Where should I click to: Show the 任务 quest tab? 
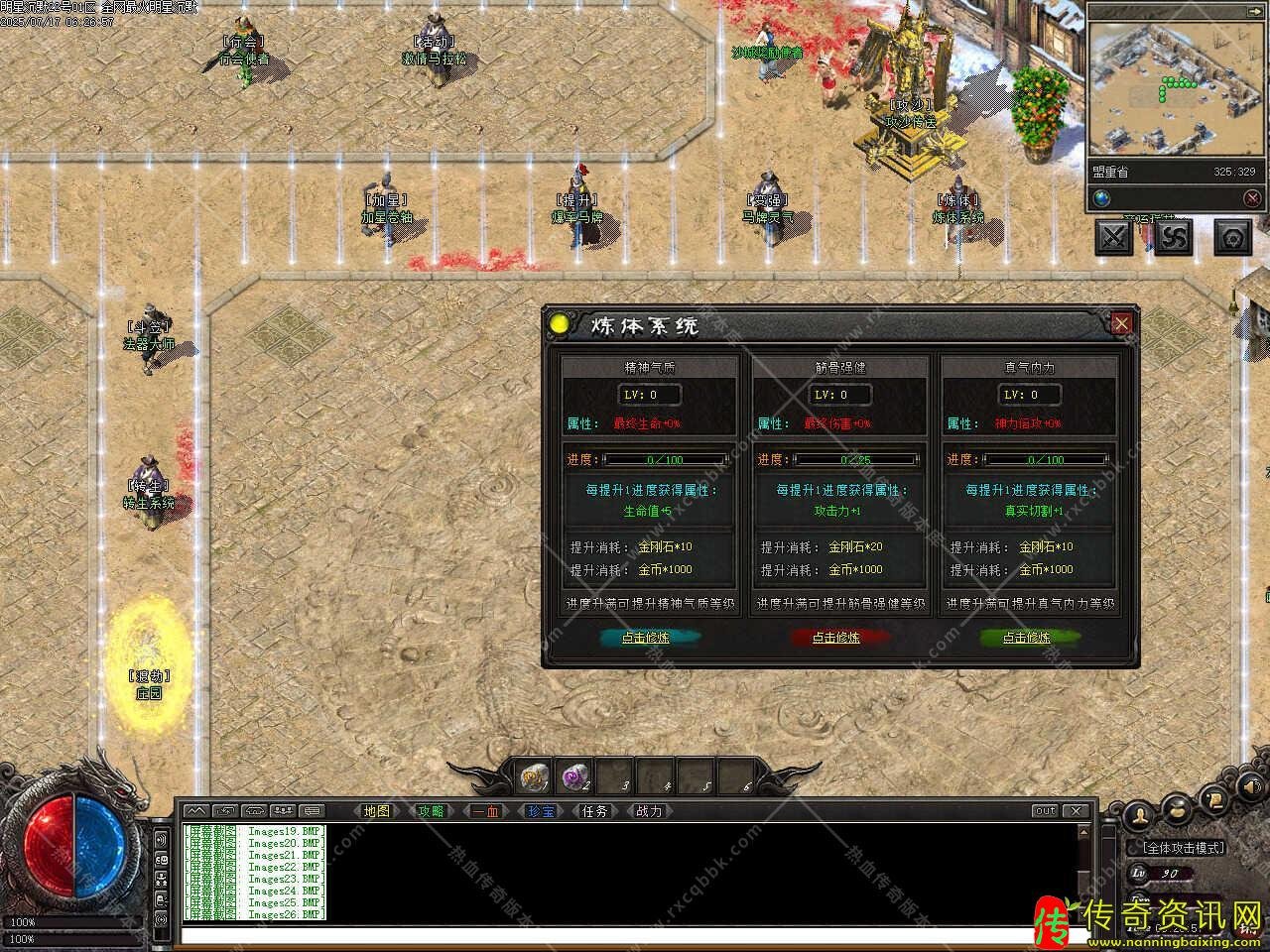click(594, 811)
